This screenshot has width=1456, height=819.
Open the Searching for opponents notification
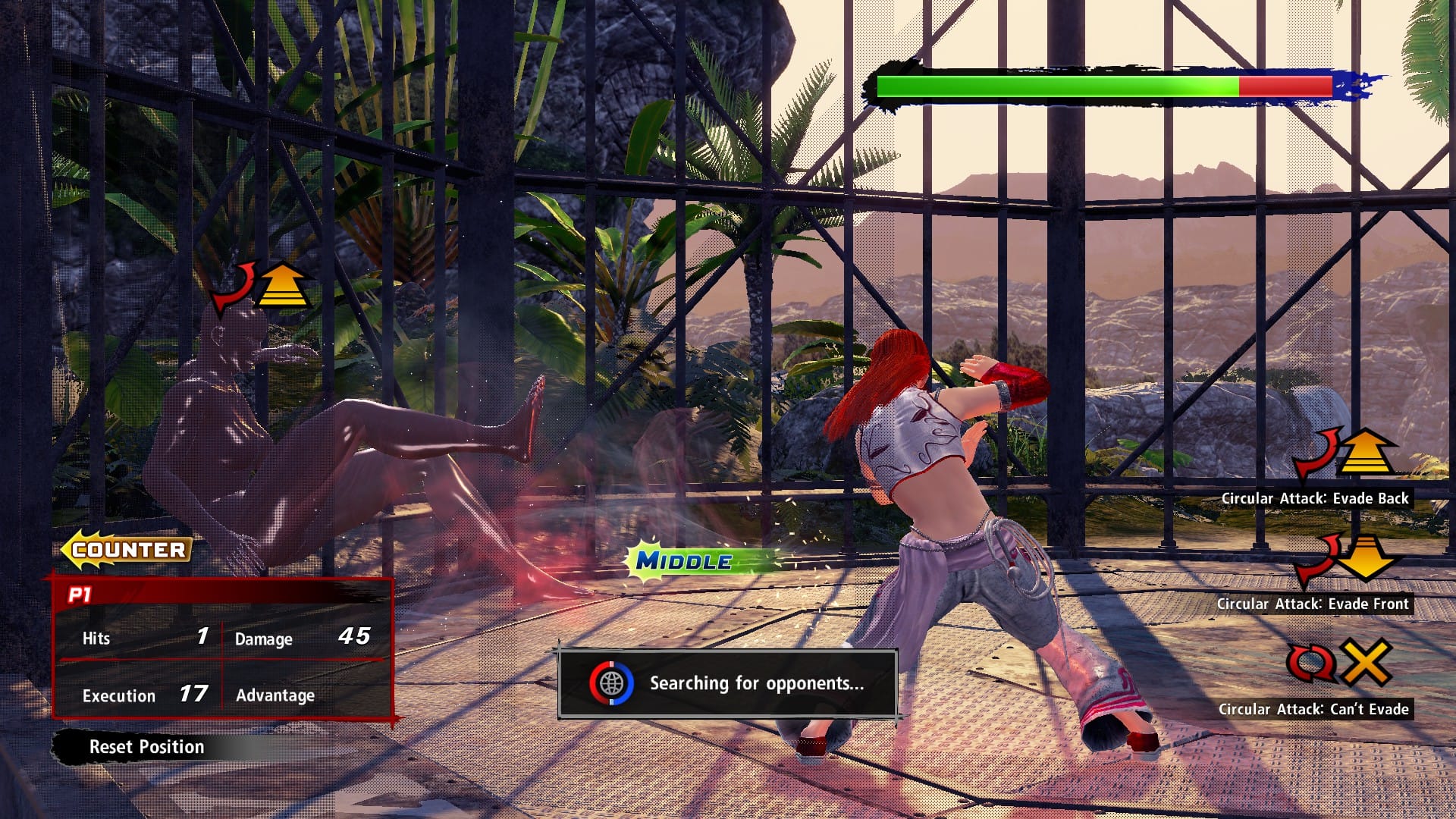[x=728, y=683]
